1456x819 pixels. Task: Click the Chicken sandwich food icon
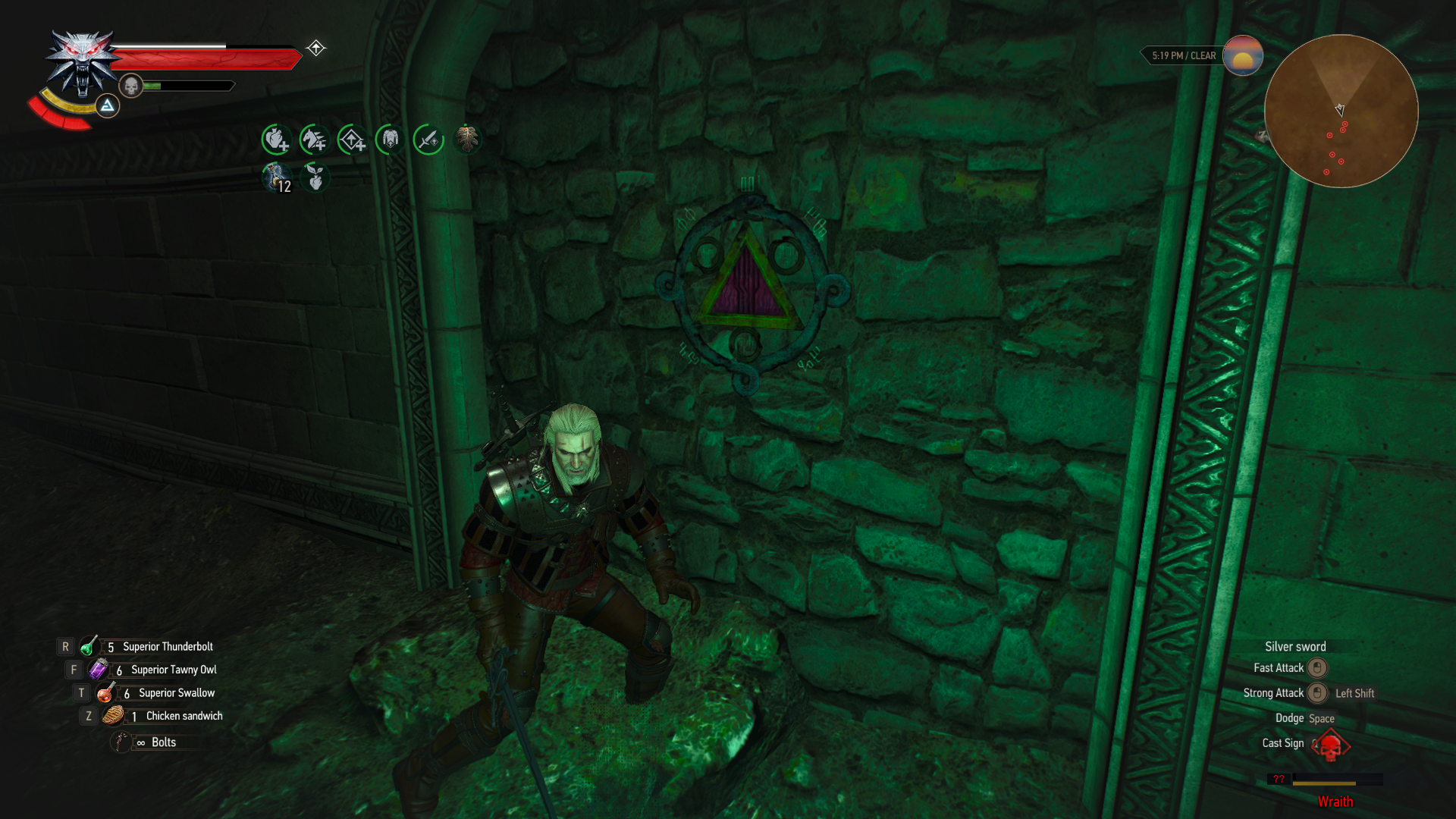pyautogui.click(x=114, y=715)
